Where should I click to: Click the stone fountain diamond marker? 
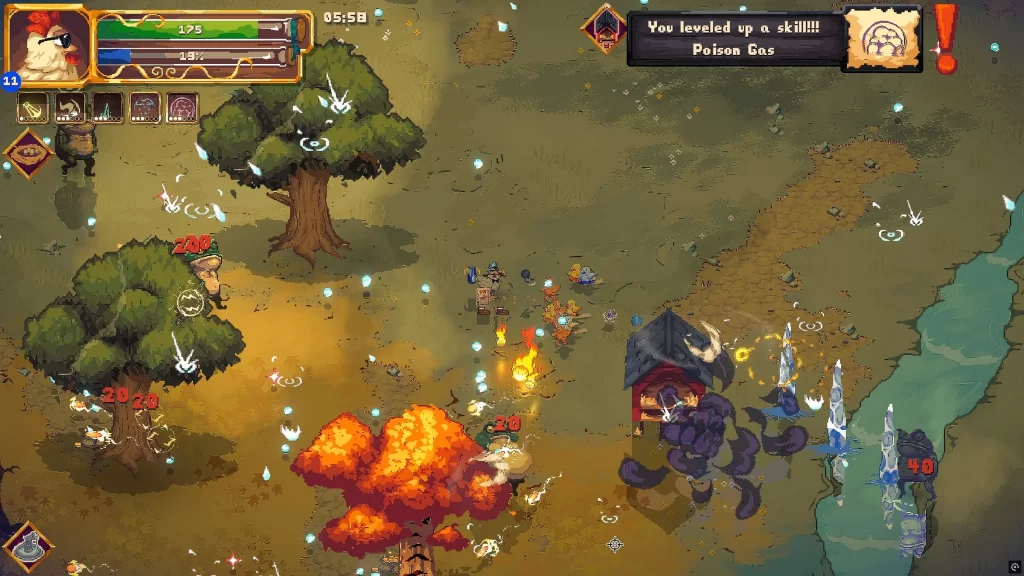(27, 546)
